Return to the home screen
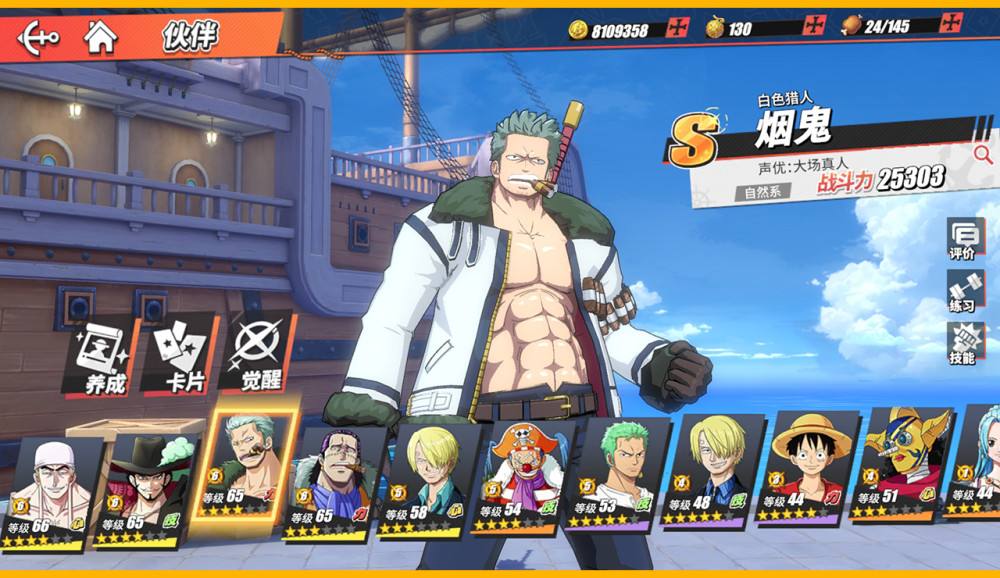 [x=100, y=38]
